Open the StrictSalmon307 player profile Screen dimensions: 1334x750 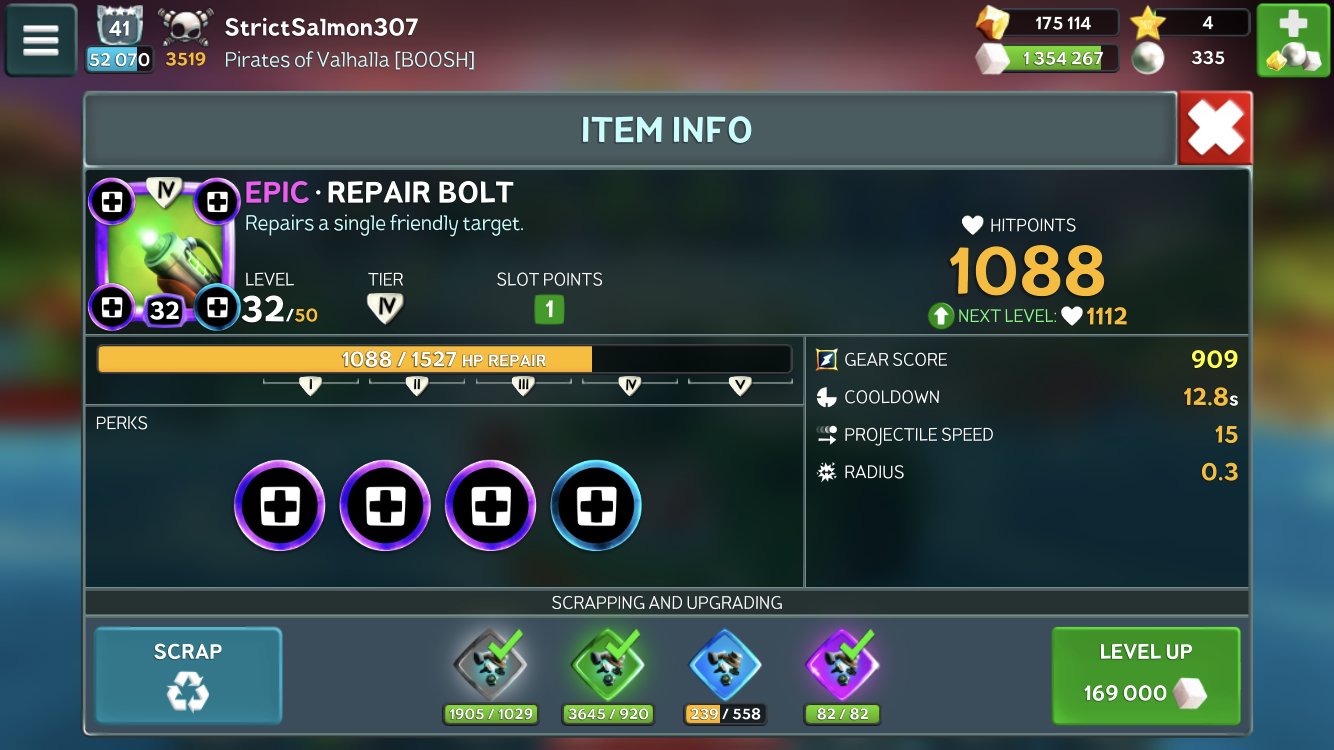coord(321,27)
